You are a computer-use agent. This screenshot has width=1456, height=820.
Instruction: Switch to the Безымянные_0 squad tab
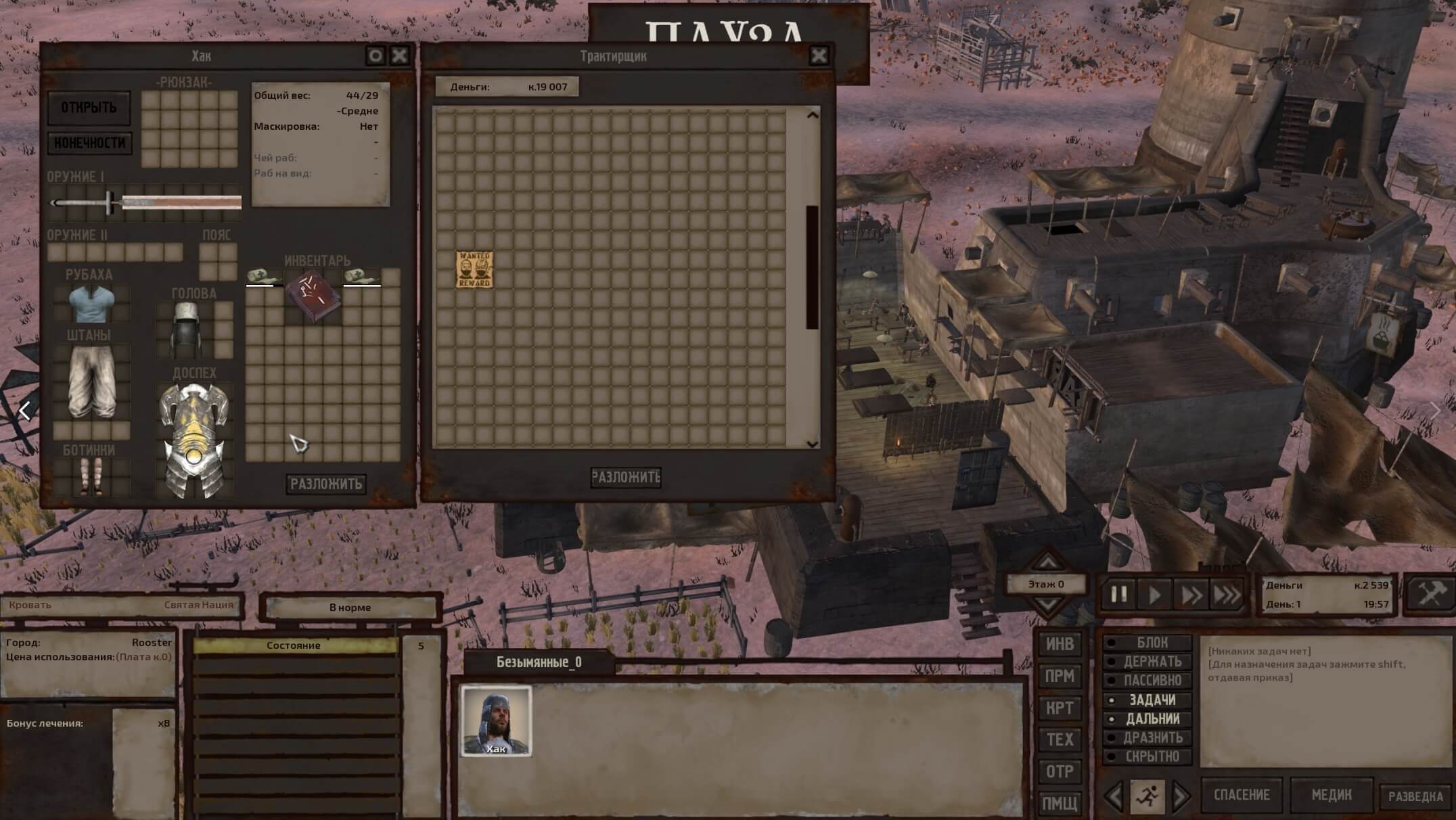coord(539,662)
